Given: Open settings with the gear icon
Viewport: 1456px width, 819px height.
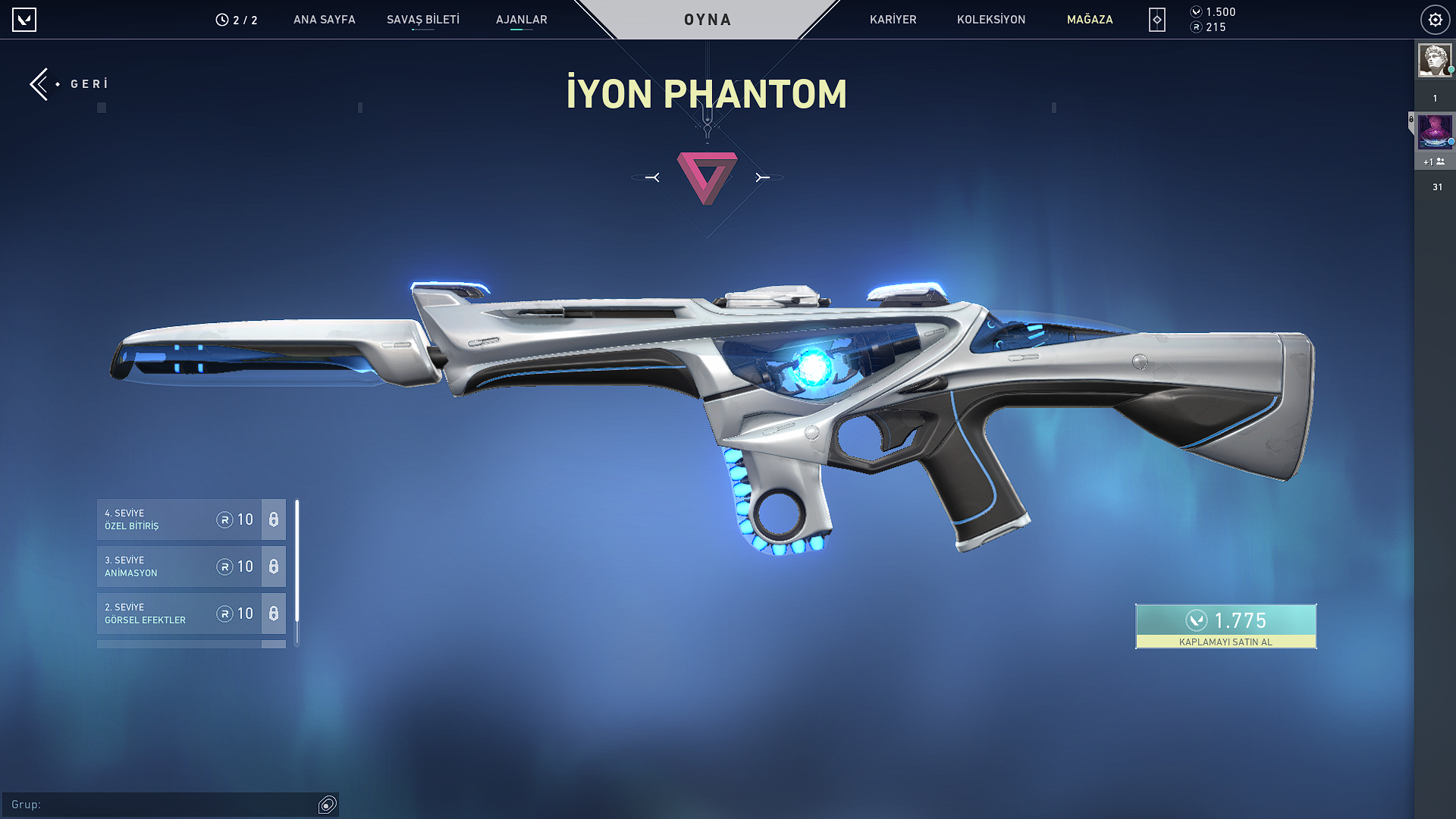Looking at the screenshot, I should tap(1435, 20).
